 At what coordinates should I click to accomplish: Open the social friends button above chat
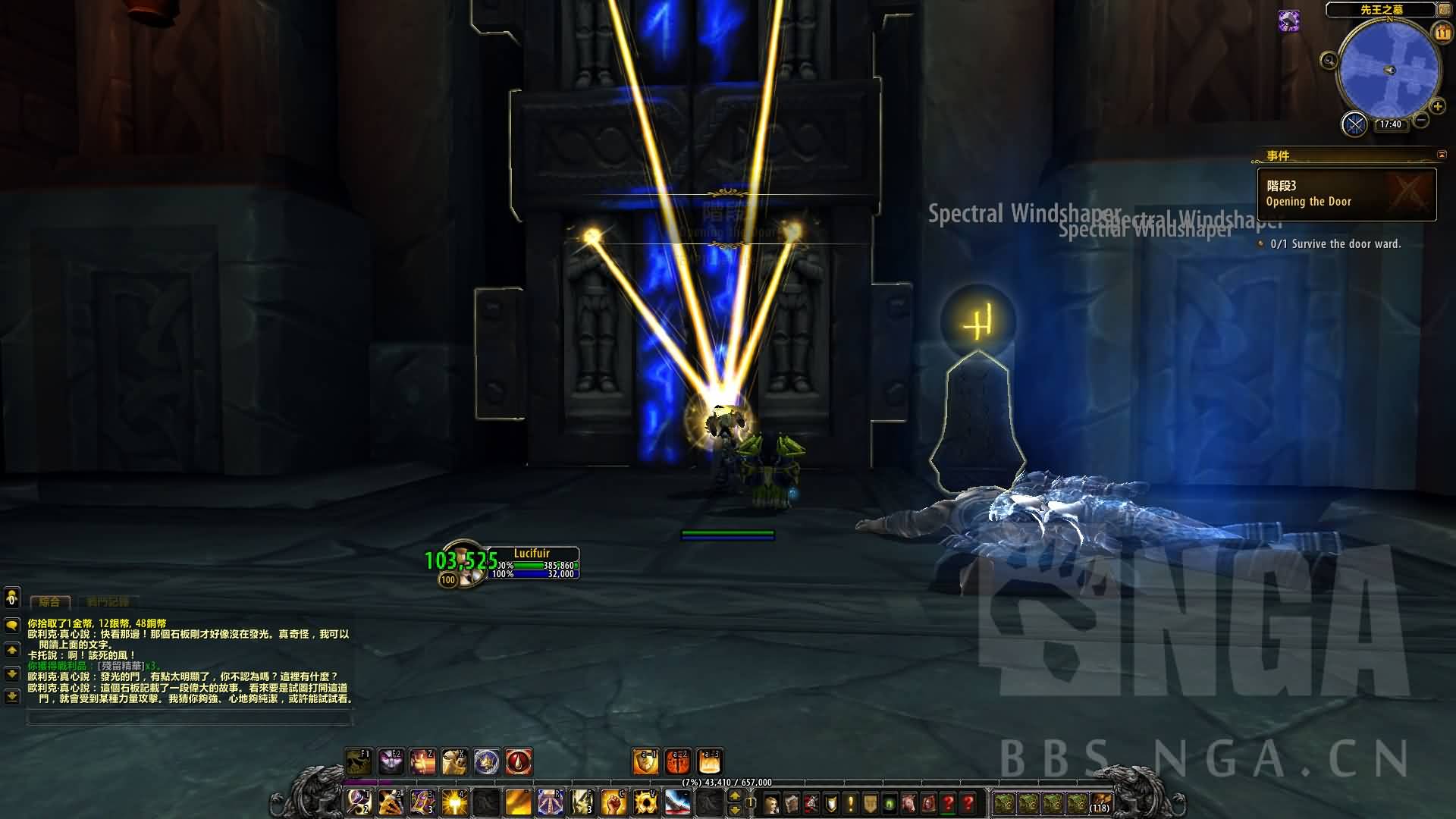11,598
